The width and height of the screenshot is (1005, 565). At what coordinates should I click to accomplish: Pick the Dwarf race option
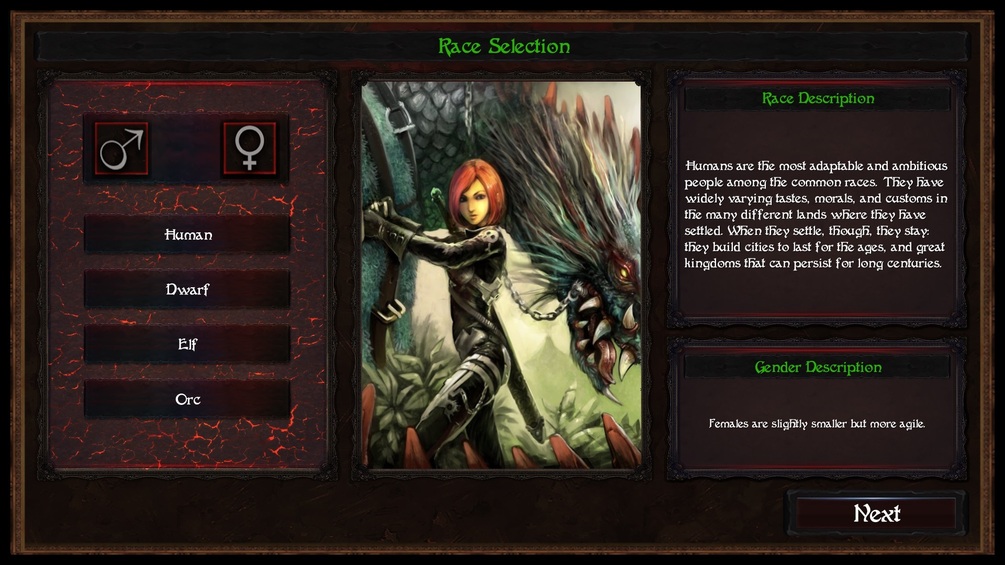(188, 290)
